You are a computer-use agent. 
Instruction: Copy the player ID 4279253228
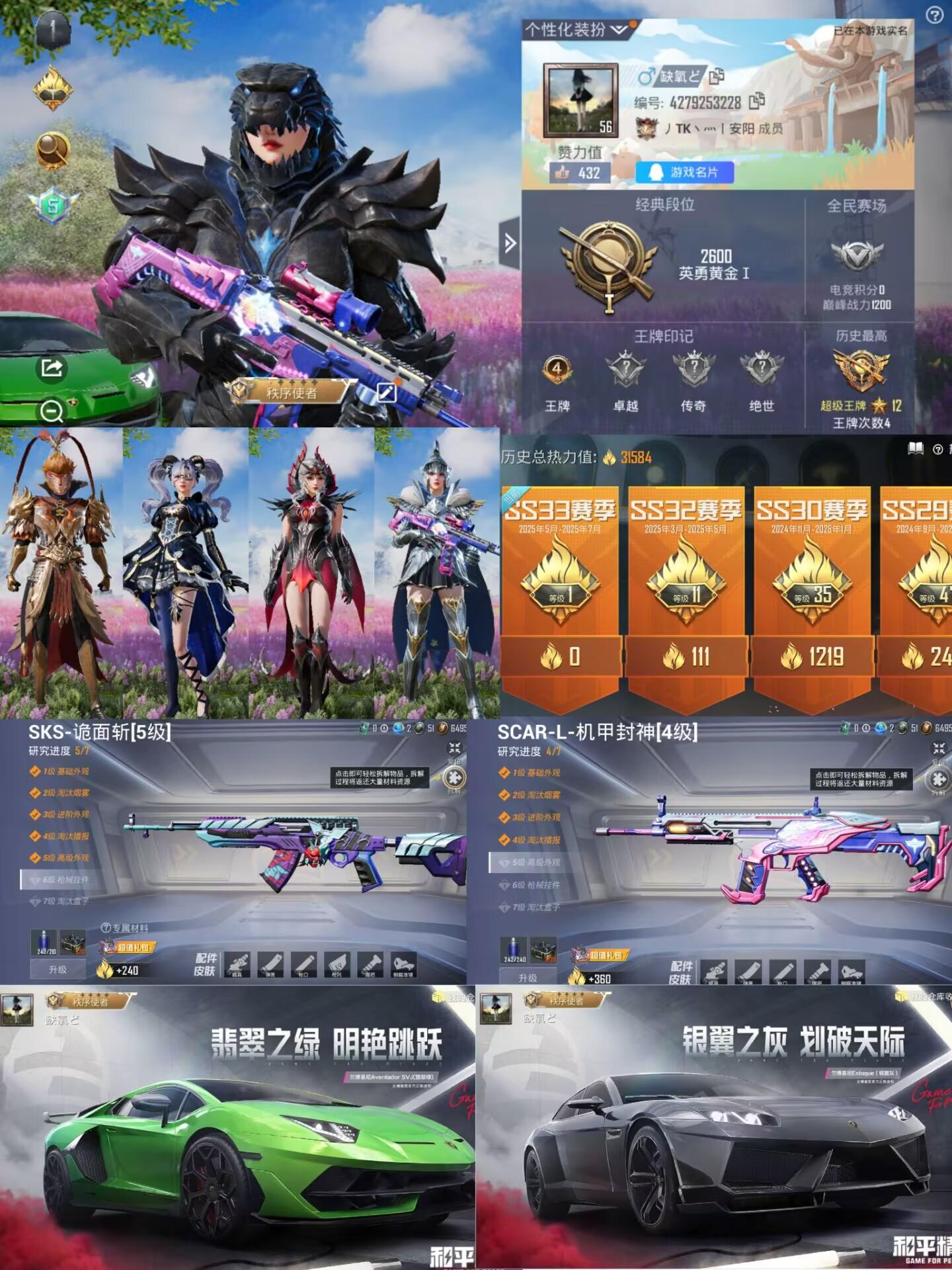756,102
